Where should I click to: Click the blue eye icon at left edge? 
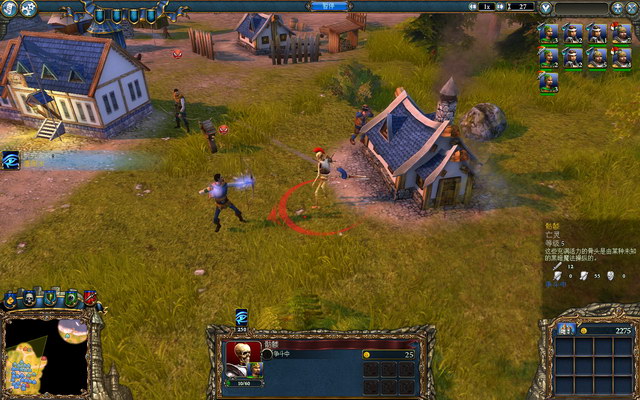point(11,160)
